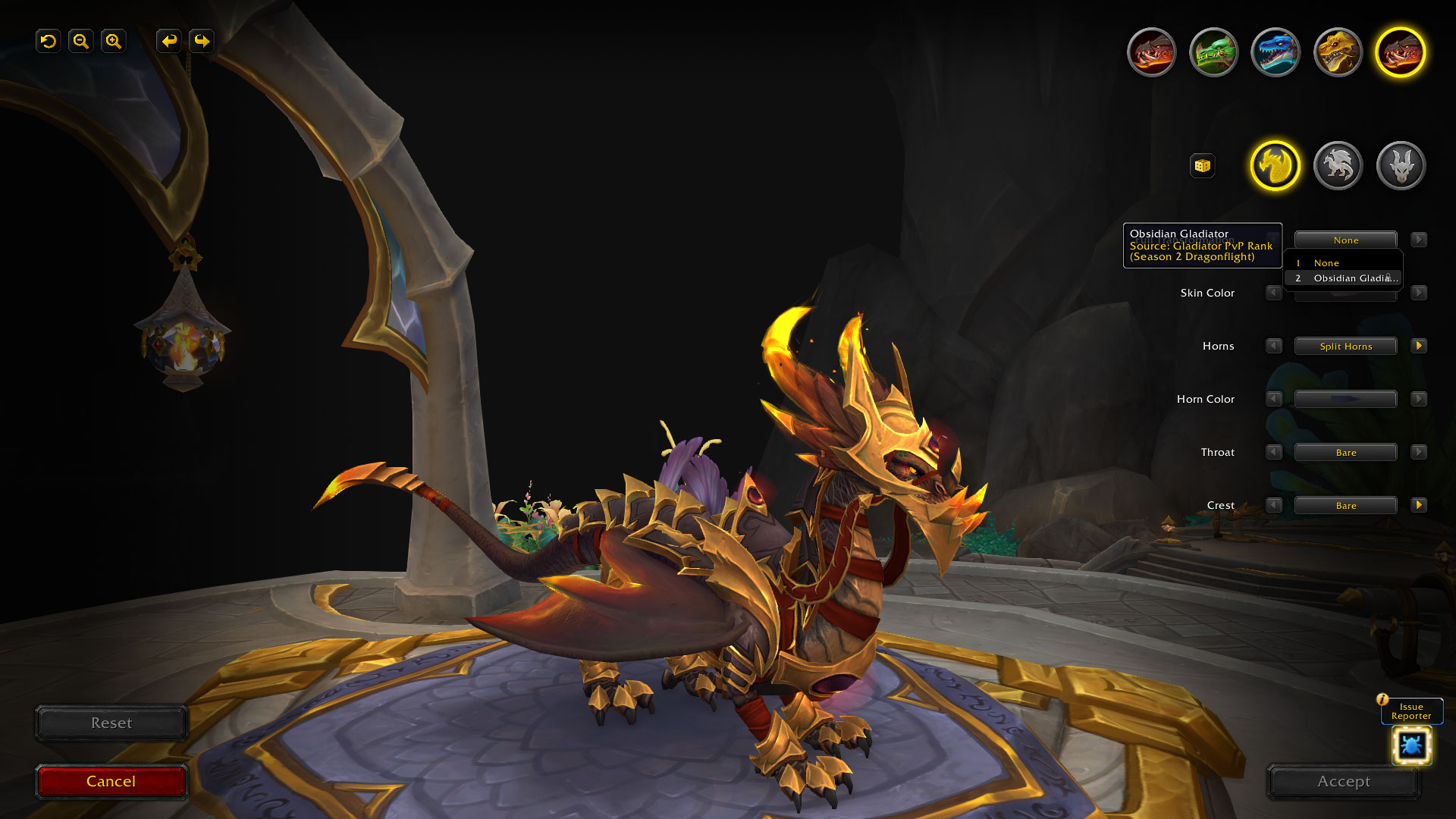1456x819 pixels.
Task: Switch to the full-body dragon category
Action: (1338, 165)
